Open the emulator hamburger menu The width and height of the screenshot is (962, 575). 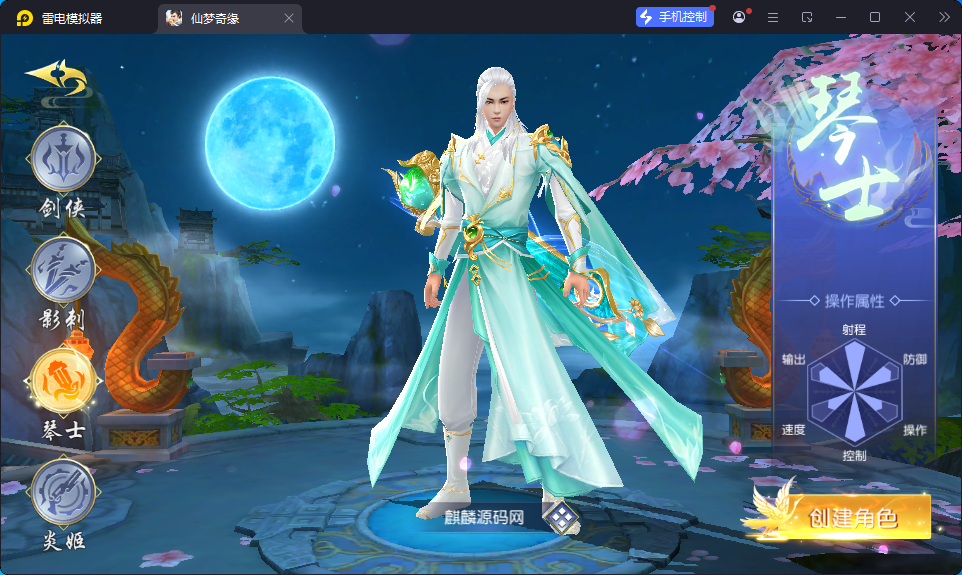773,17
